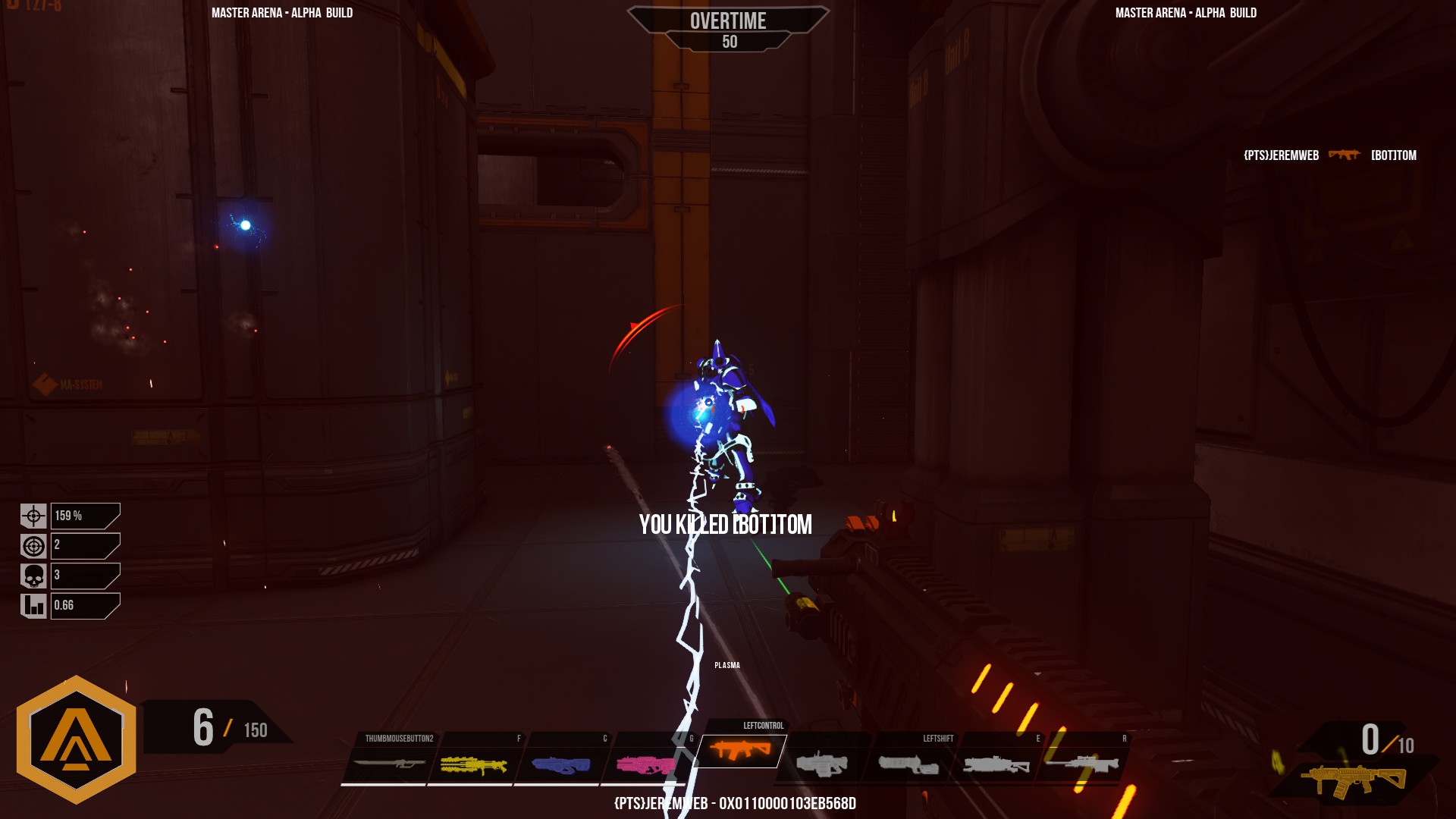1456x819 pixels.
Task: Click the orange gun icon in kill feed
Action: [1344, 155]
